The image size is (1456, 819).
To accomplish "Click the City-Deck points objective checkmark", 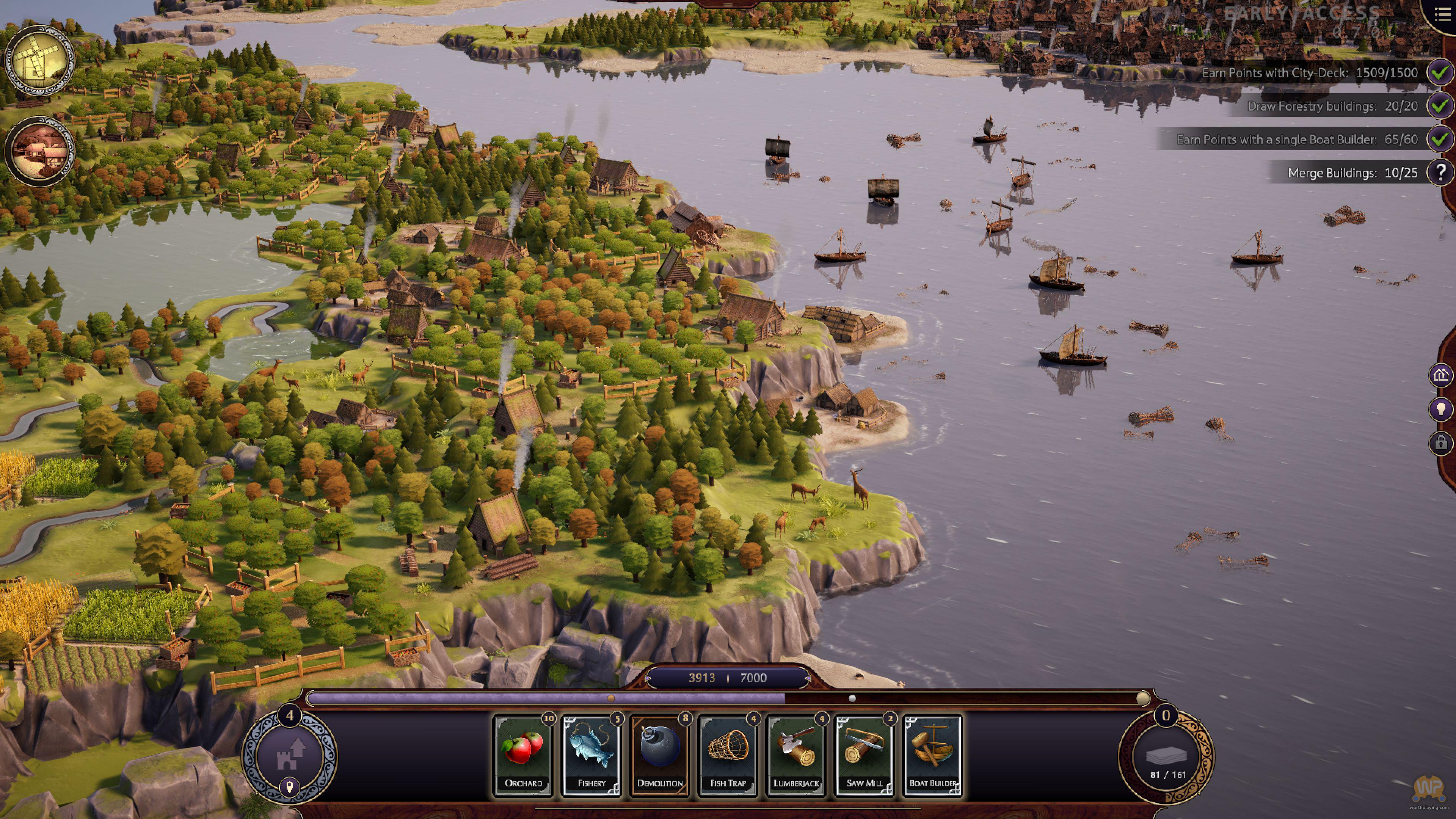I will point(1441,72).
